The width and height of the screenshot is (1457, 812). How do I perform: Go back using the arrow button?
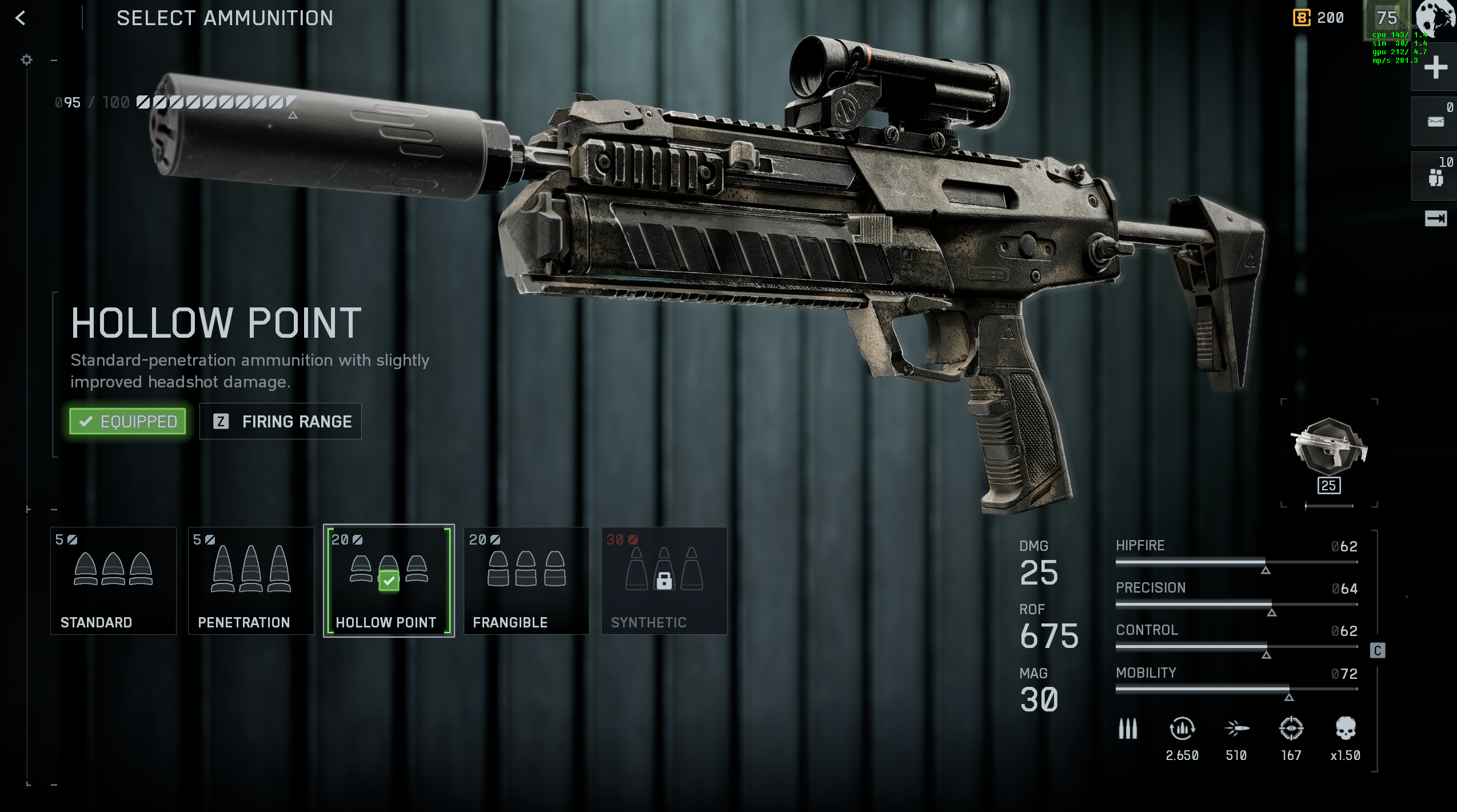click(21, 18)
